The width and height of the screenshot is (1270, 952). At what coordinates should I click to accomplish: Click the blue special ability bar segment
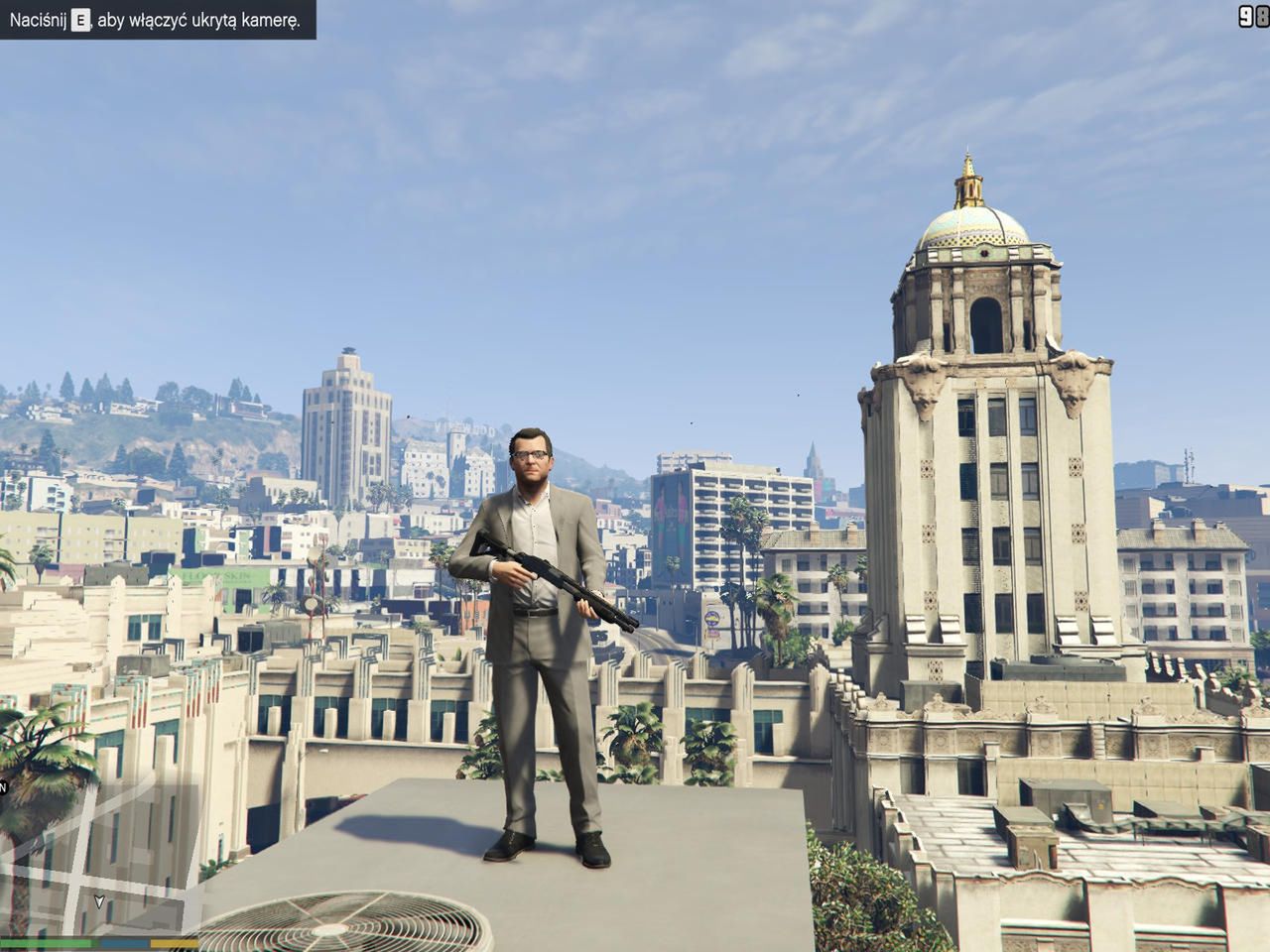click(125, 942)
